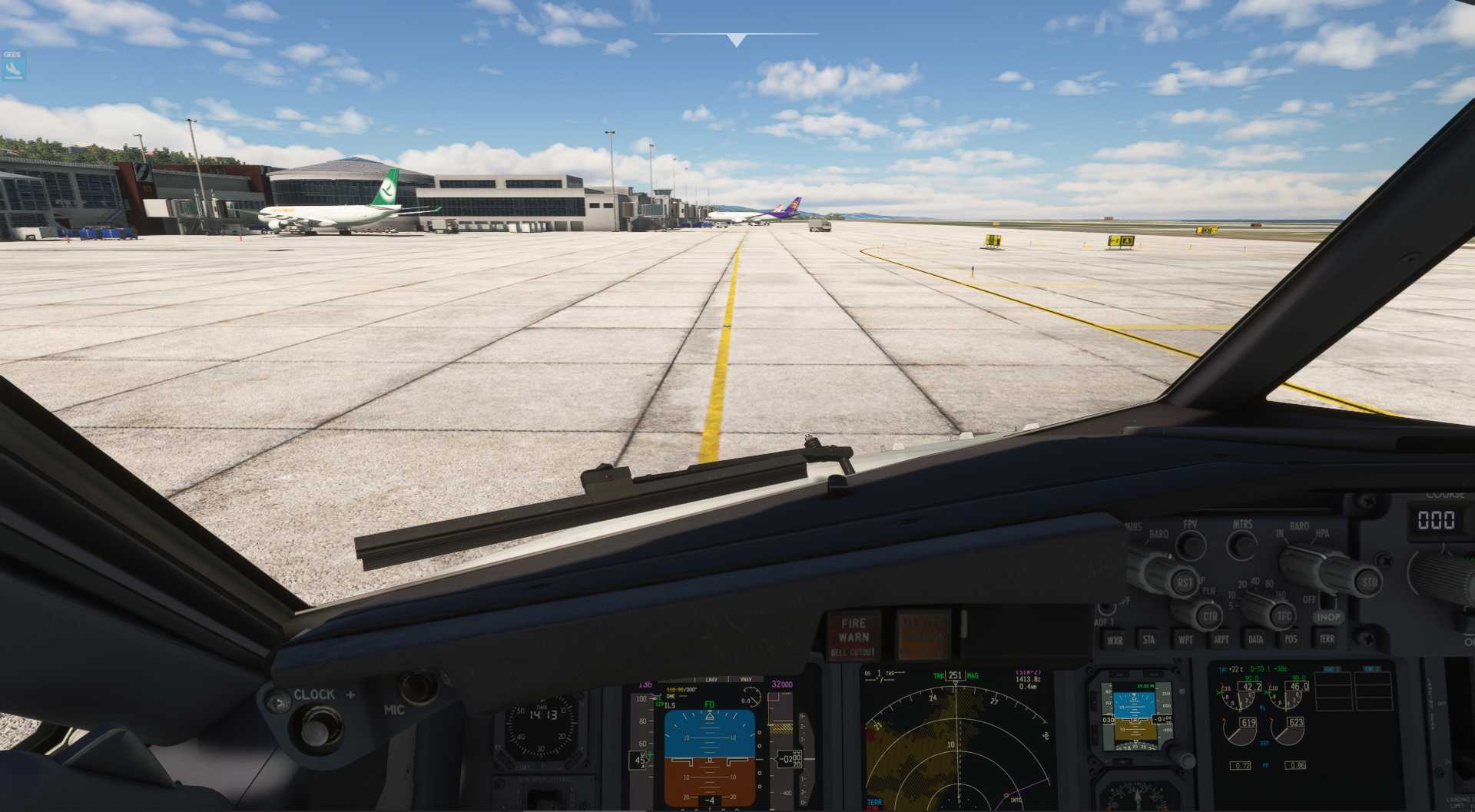Open the toolbar handle at screen top
Screen dimensions: 1475x812
[x=736, y=38]
